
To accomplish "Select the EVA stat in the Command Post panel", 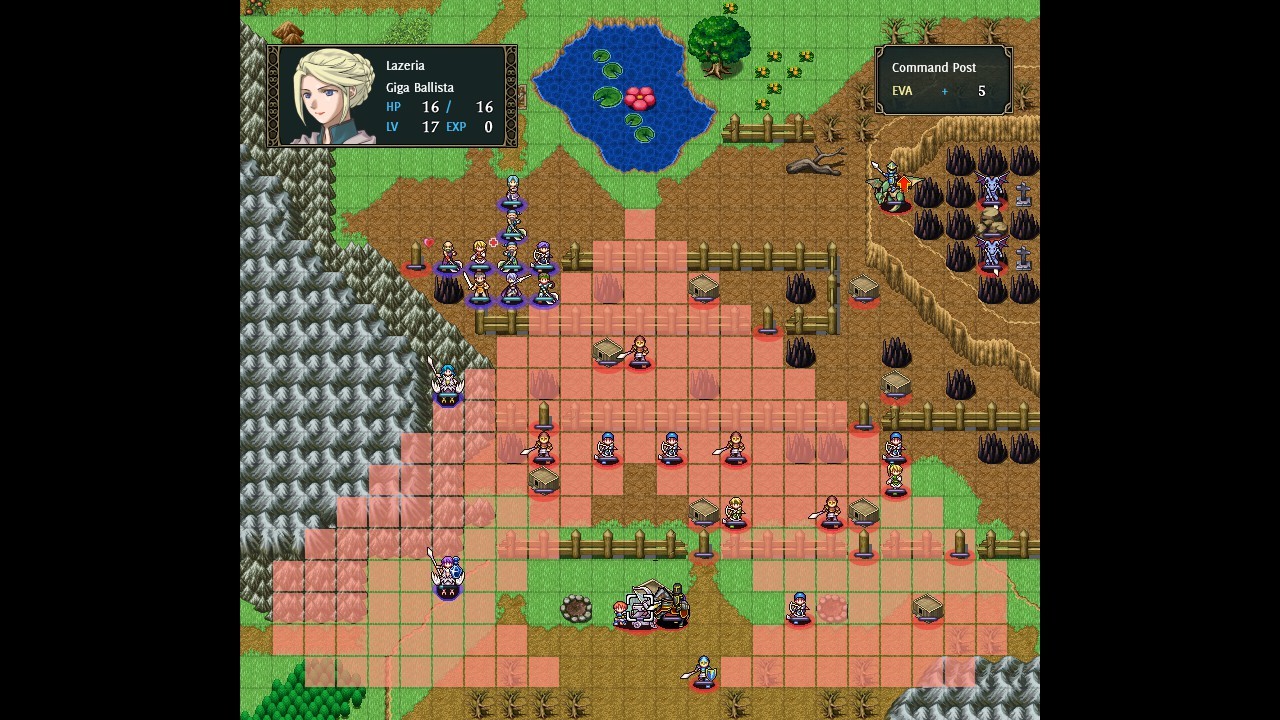I will [902, 91].
